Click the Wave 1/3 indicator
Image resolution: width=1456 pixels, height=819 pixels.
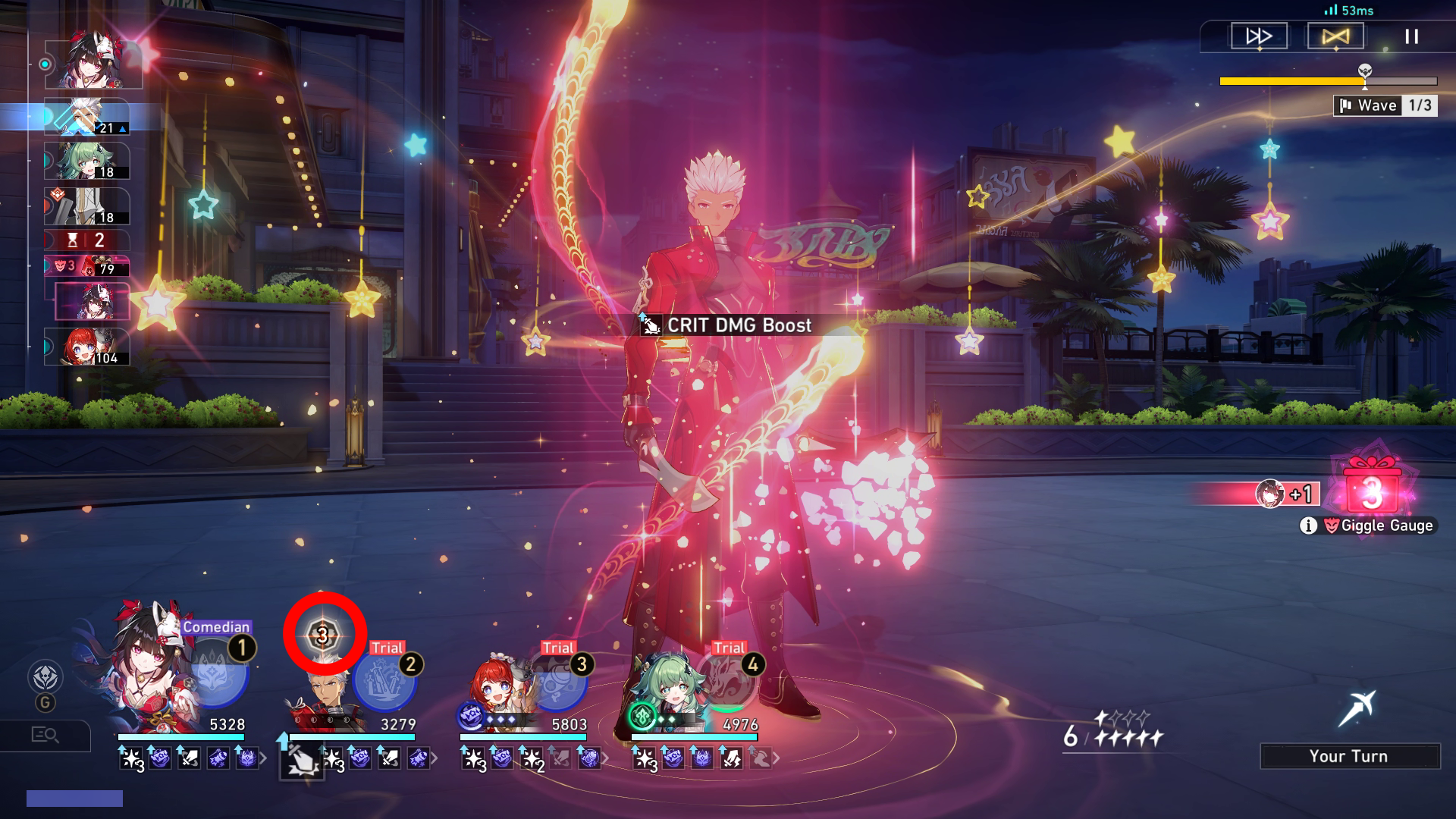pyautogui.click(x=1385, y=105)
